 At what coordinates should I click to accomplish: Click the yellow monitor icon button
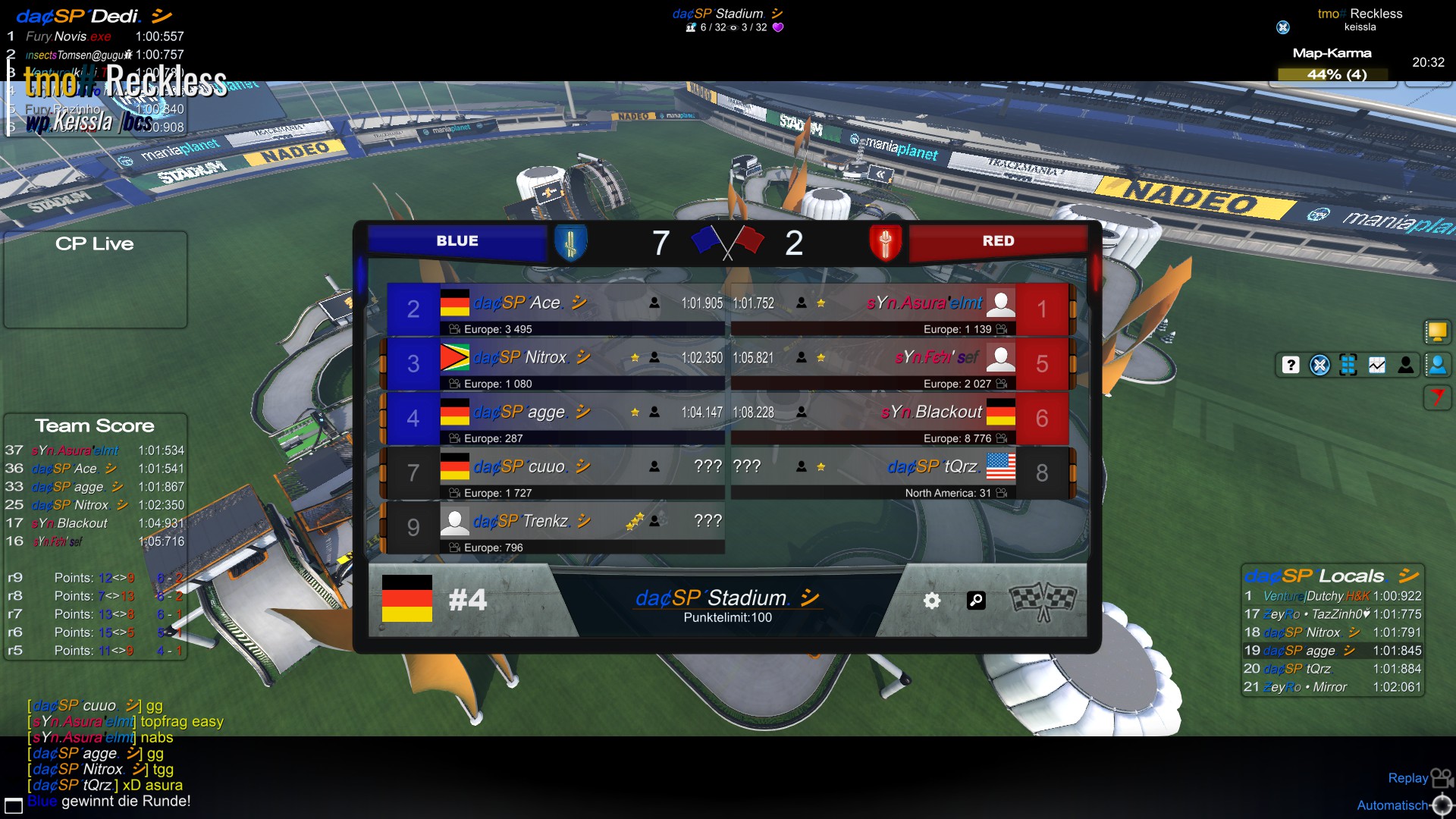point(1436,331)
